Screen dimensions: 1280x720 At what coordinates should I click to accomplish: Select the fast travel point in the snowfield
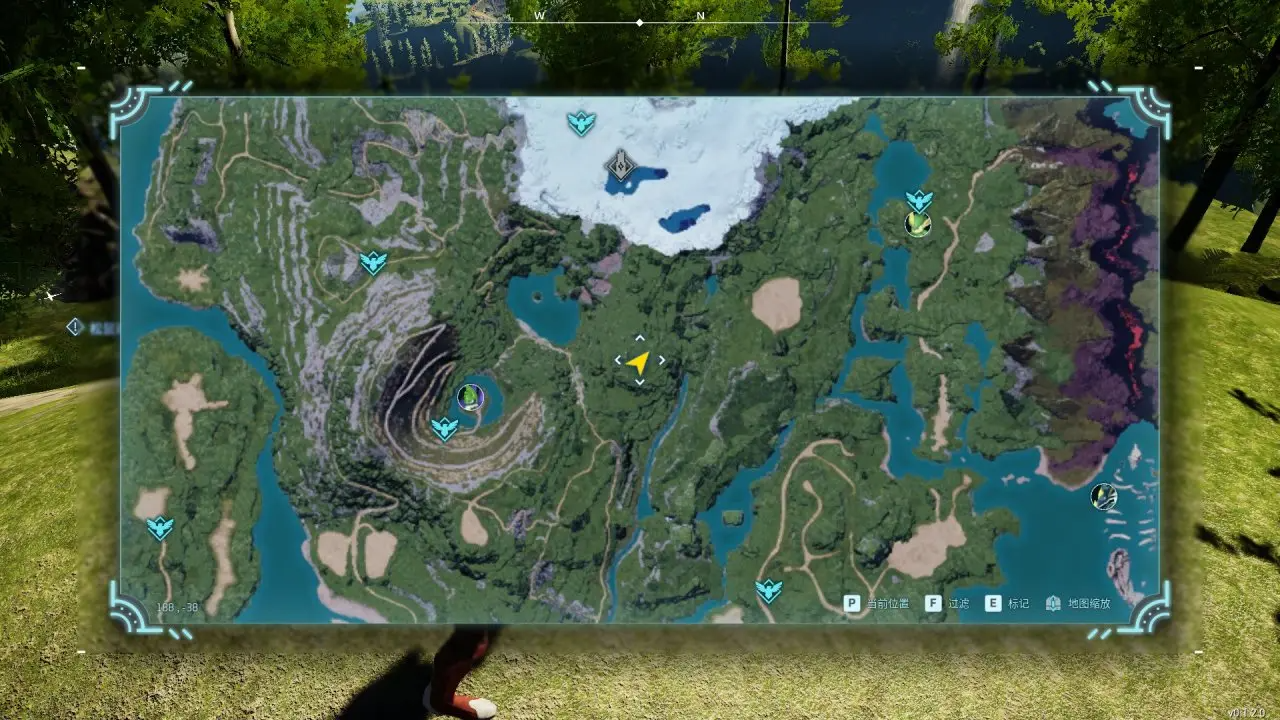tap(581, 123)
